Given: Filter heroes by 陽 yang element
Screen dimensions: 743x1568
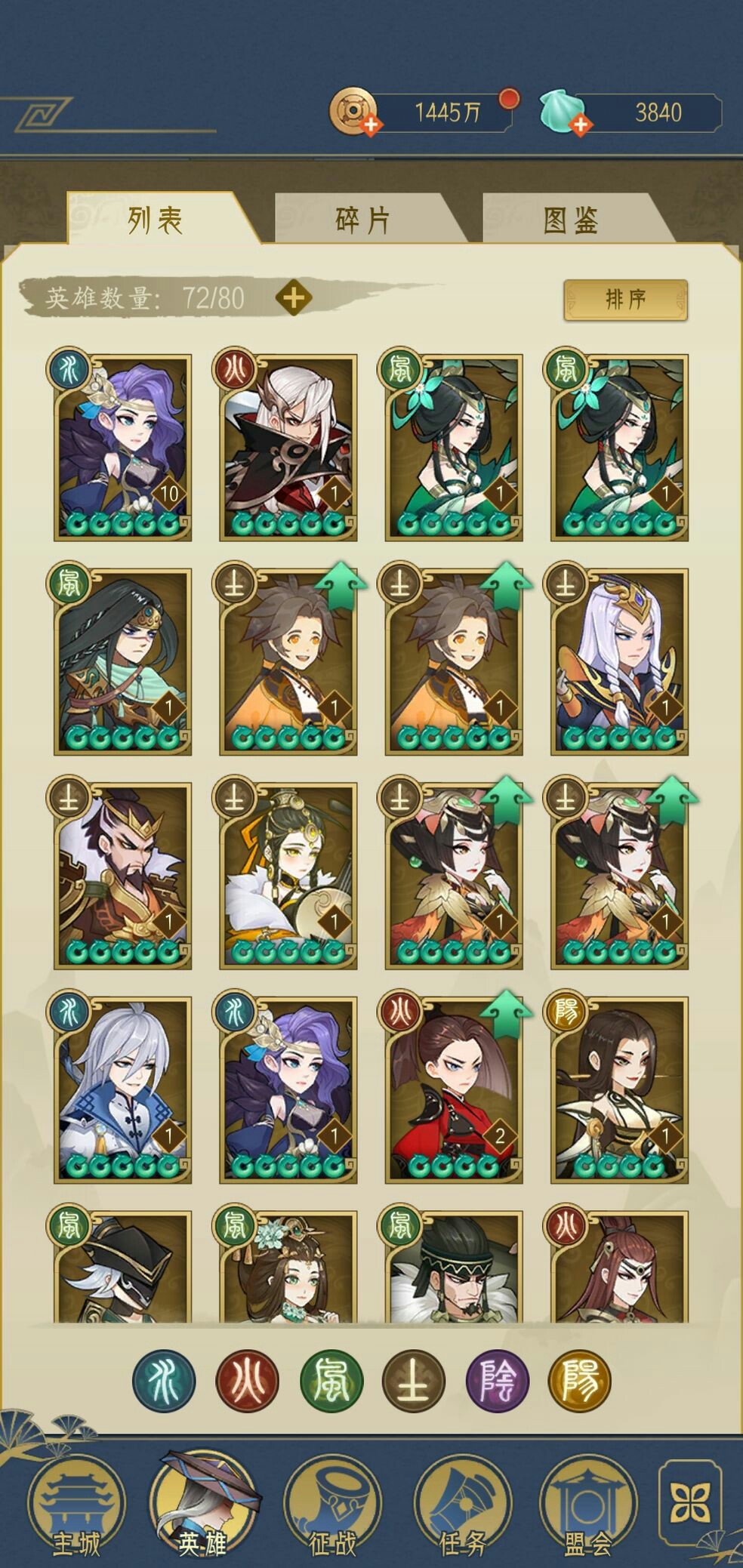Looking at the screenshot, I should [x=580, y=1381].
